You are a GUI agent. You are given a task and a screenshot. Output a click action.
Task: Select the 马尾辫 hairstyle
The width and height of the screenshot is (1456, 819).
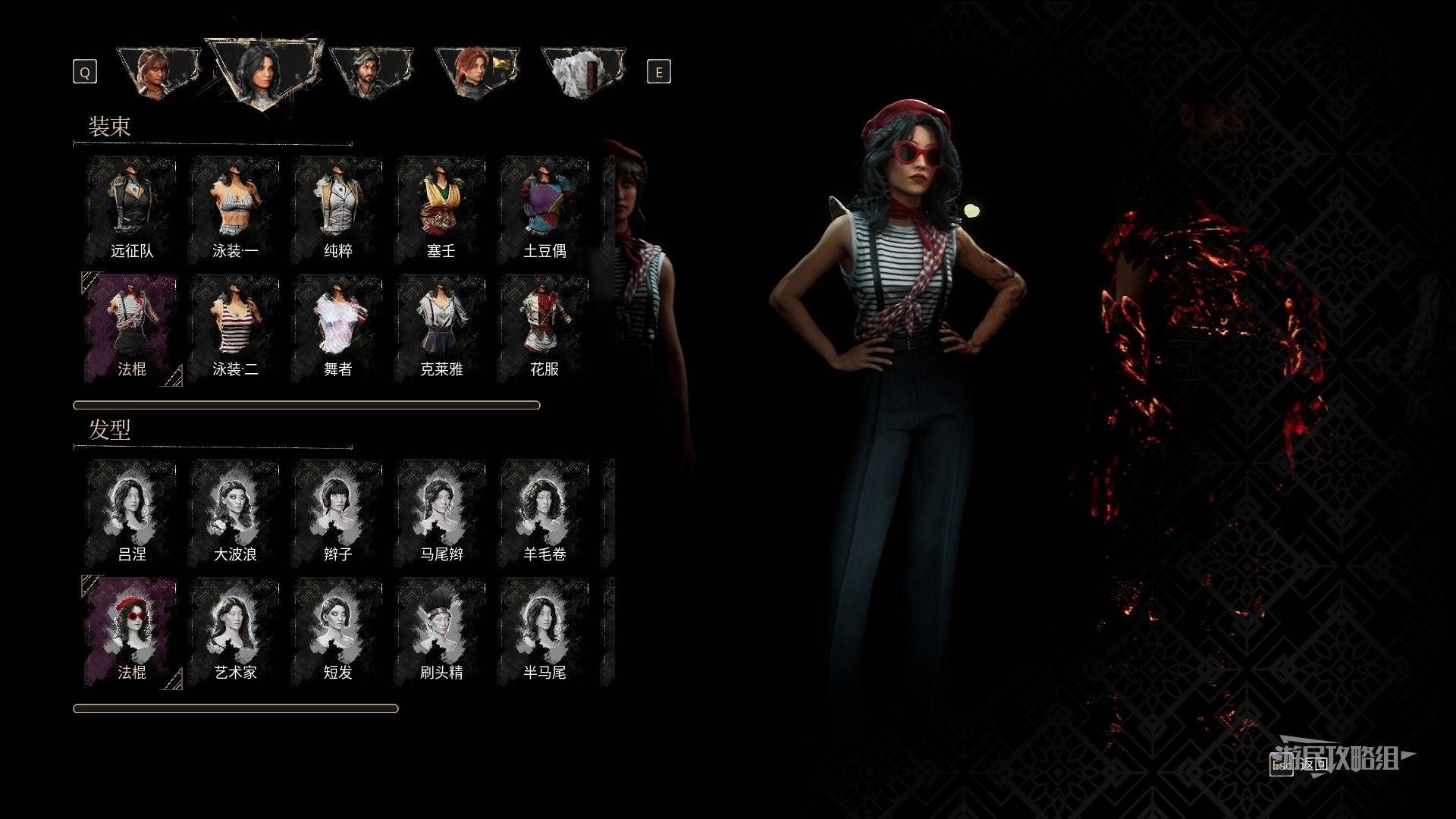tap(441, 513)
